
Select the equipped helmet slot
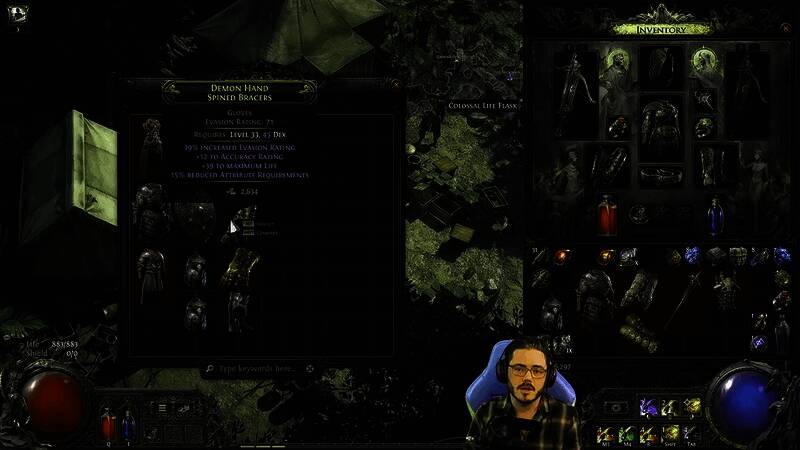(x=660, y=66)
